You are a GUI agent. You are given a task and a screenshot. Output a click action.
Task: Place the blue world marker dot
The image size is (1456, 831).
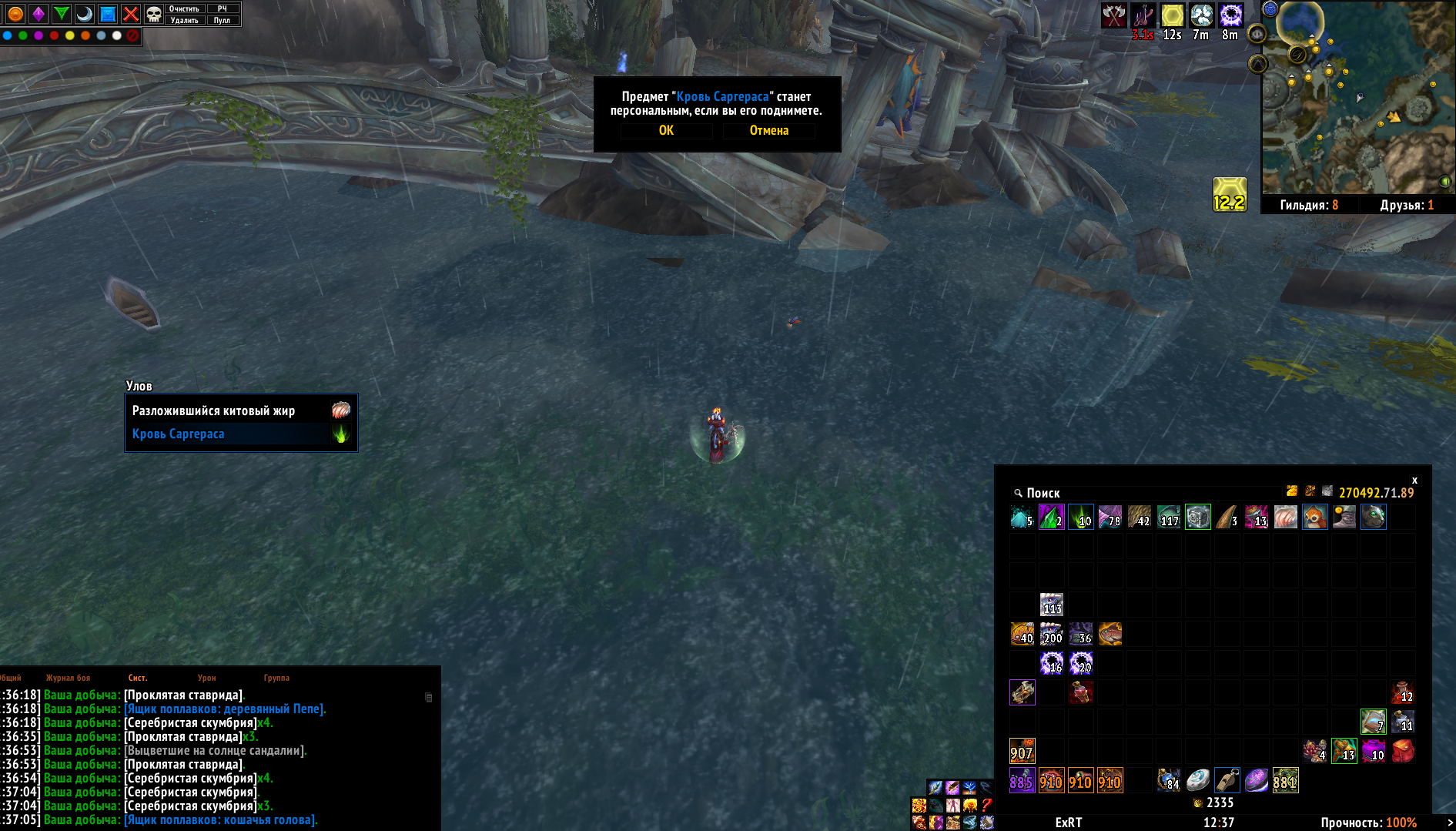(7, 35)
